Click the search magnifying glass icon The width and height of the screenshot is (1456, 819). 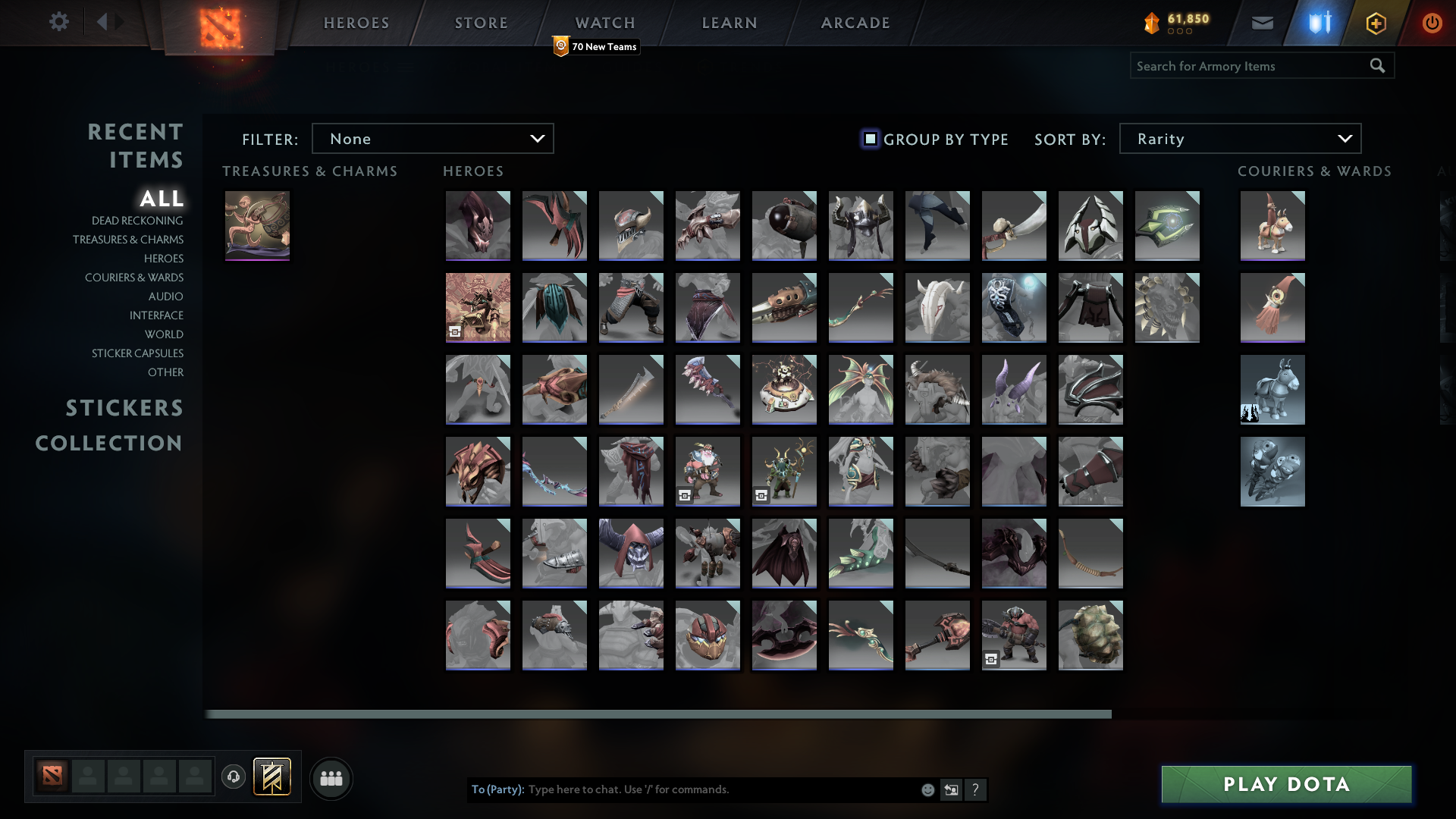pyautogui.click(x=1377, y=66)
